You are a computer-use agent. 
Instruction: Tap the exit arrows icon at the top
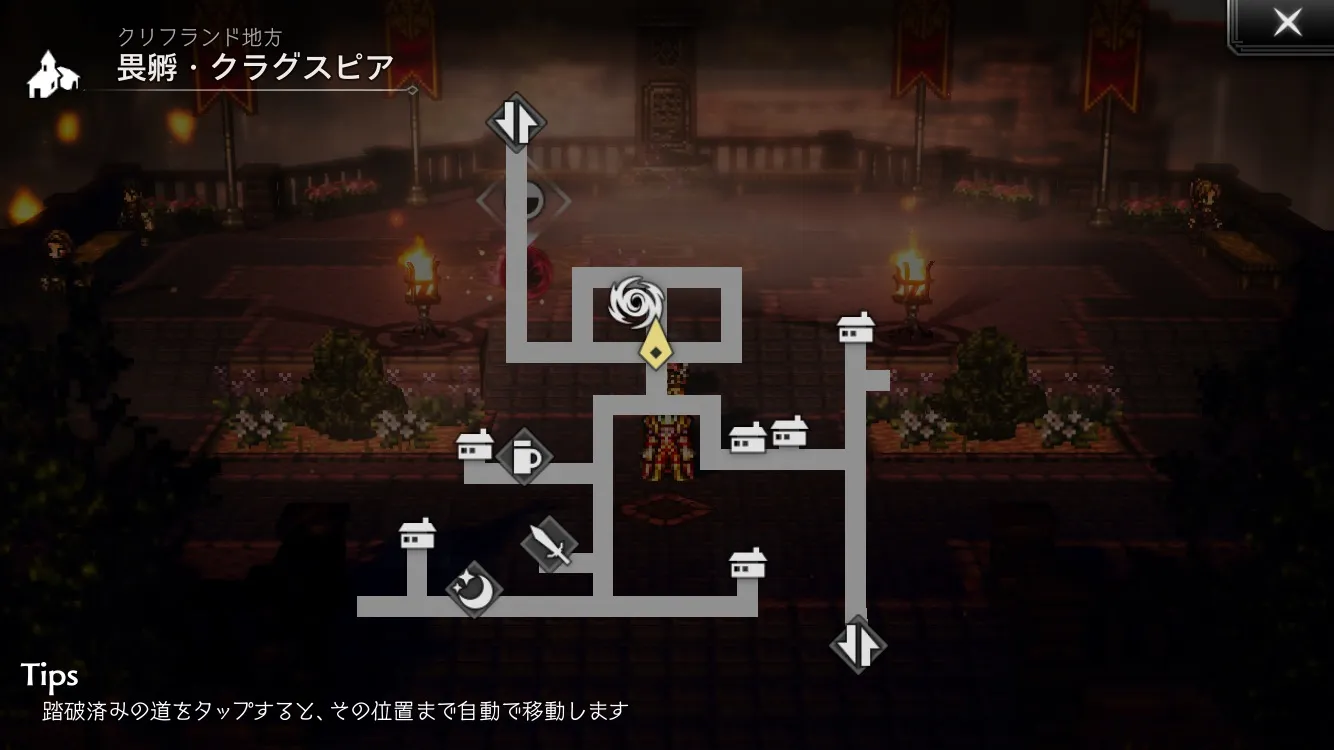pyautogui.click(x=518, y=120)
